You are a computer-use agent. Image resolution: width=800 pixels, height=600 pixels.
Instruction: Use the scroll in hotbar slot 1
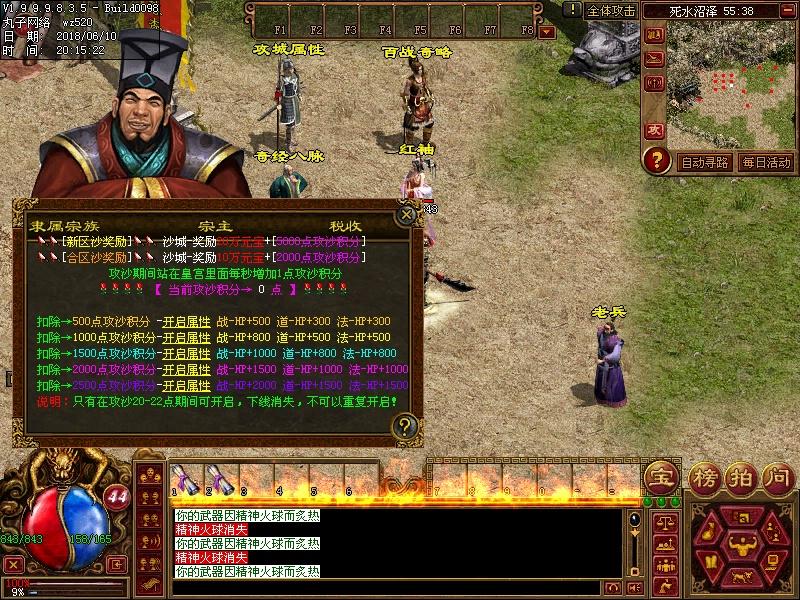pyautogui.click(x=183, y=479)
